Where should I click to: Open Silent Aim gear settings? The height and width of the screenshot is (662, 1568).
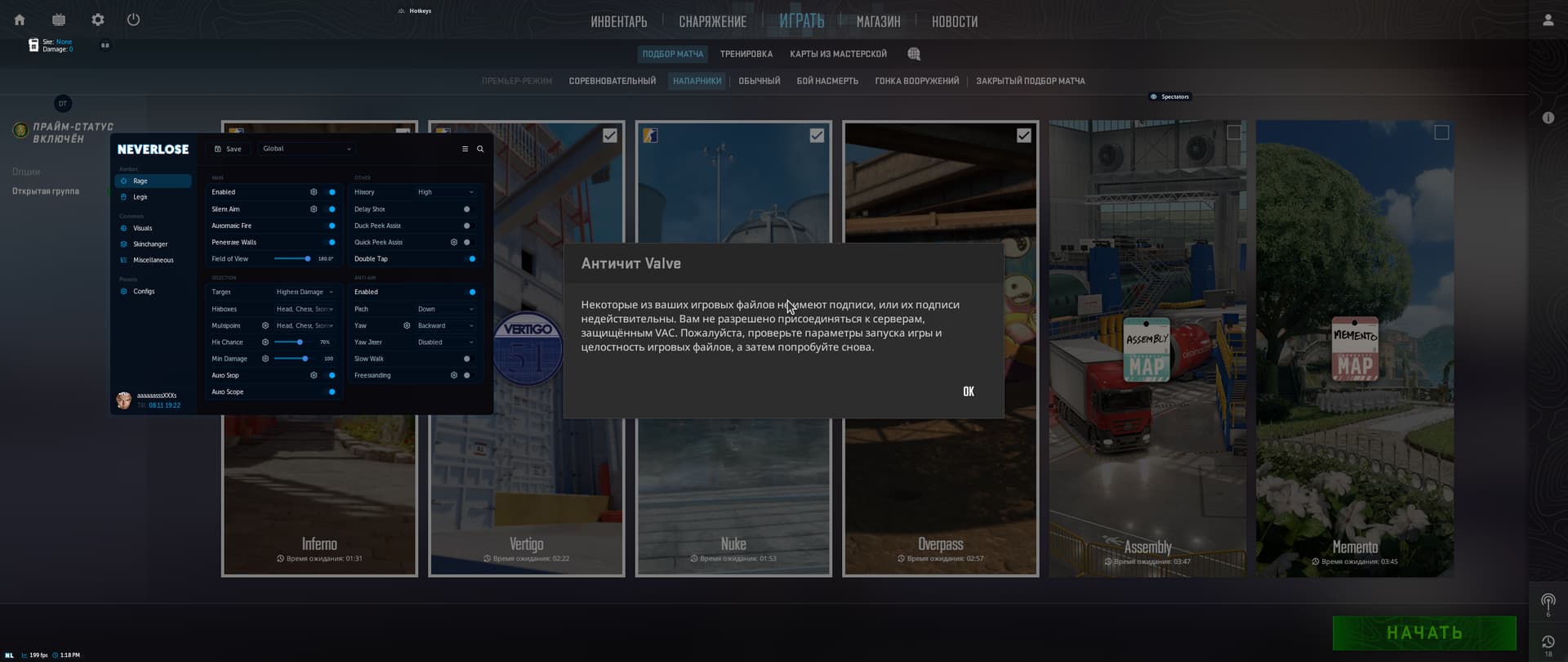point(314,209)
